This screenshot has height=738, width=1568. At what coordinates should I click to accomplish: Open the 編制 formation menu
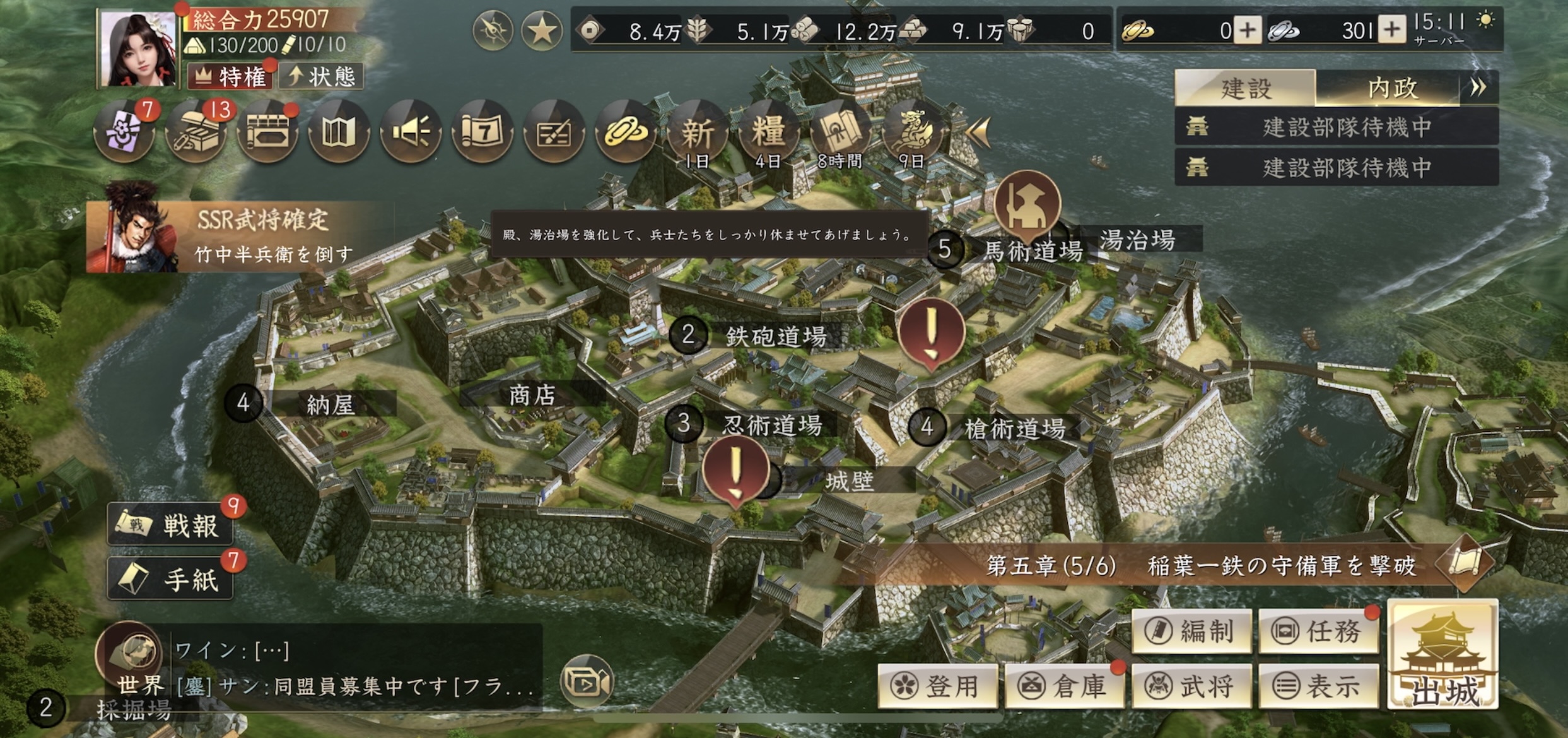click(1191, 631)
